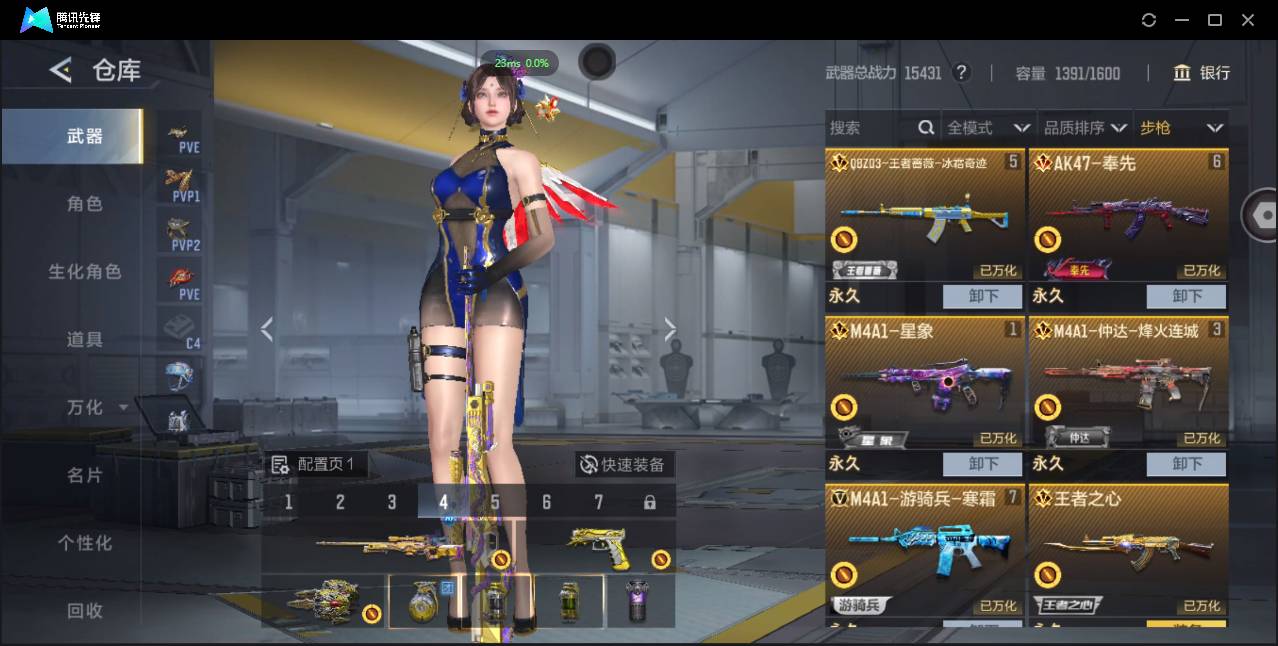Unequip the AK47-奉先 with 卸下
1278x646 pixels.
pyautogui.click(x=1186, y=296)
